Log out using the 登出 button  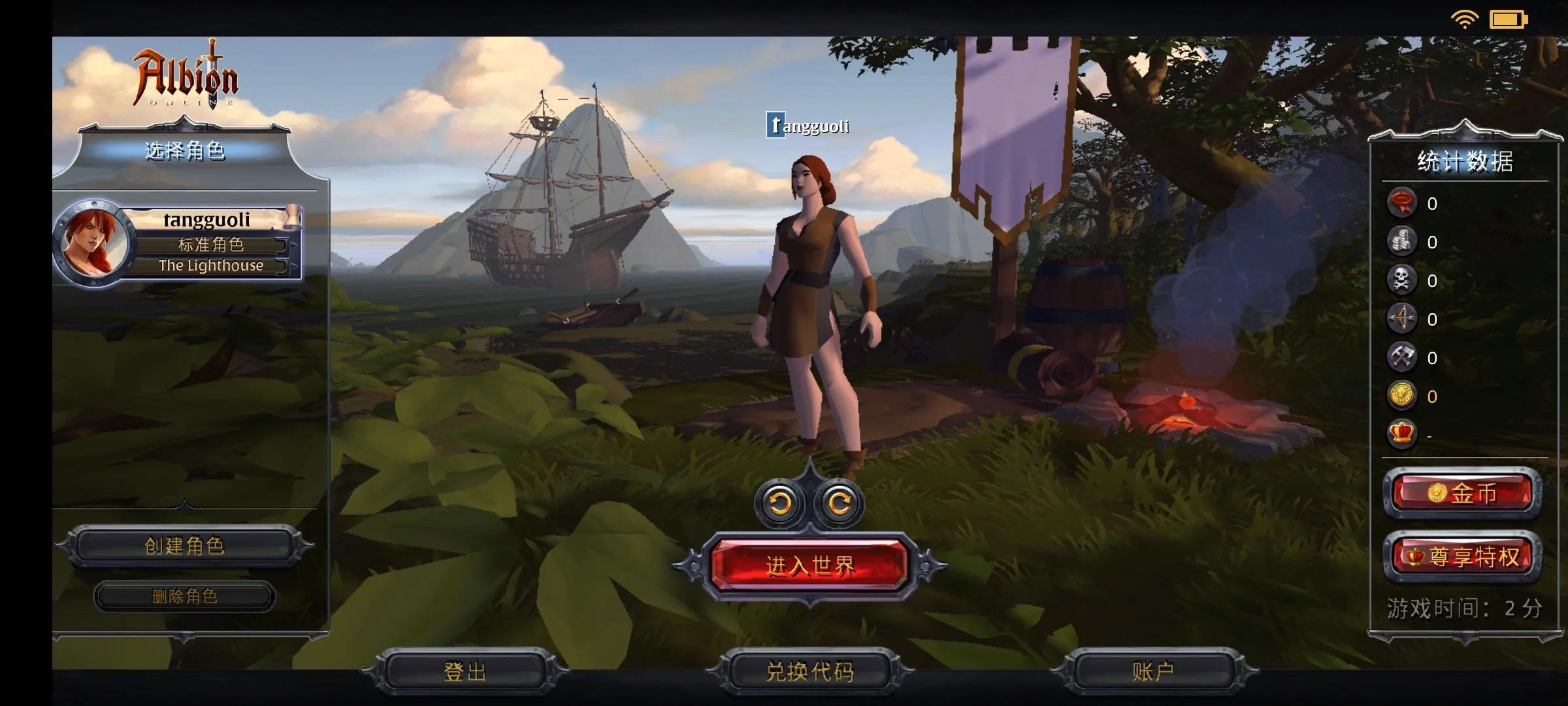(x=465, y=671)
